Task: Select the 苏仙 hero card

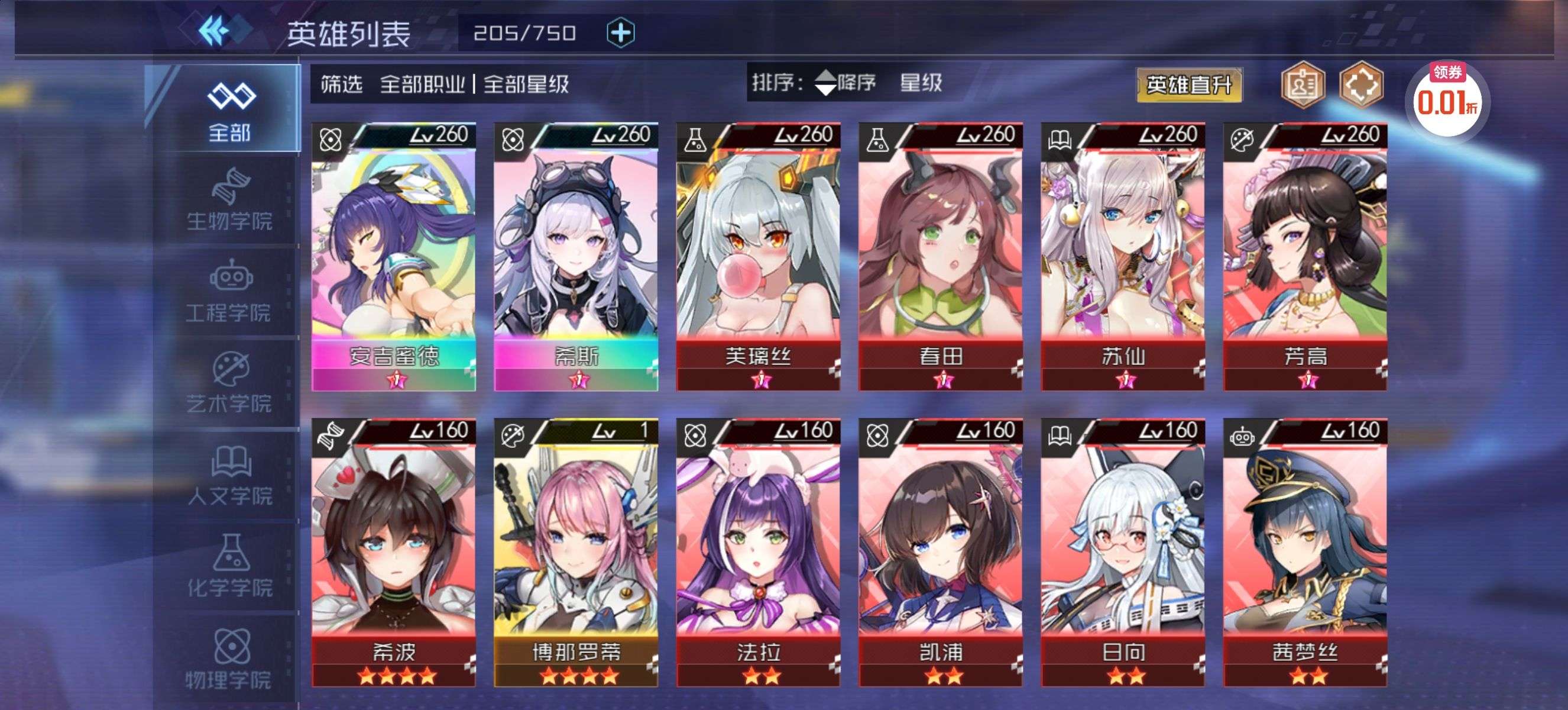Action: [1123, 256]
